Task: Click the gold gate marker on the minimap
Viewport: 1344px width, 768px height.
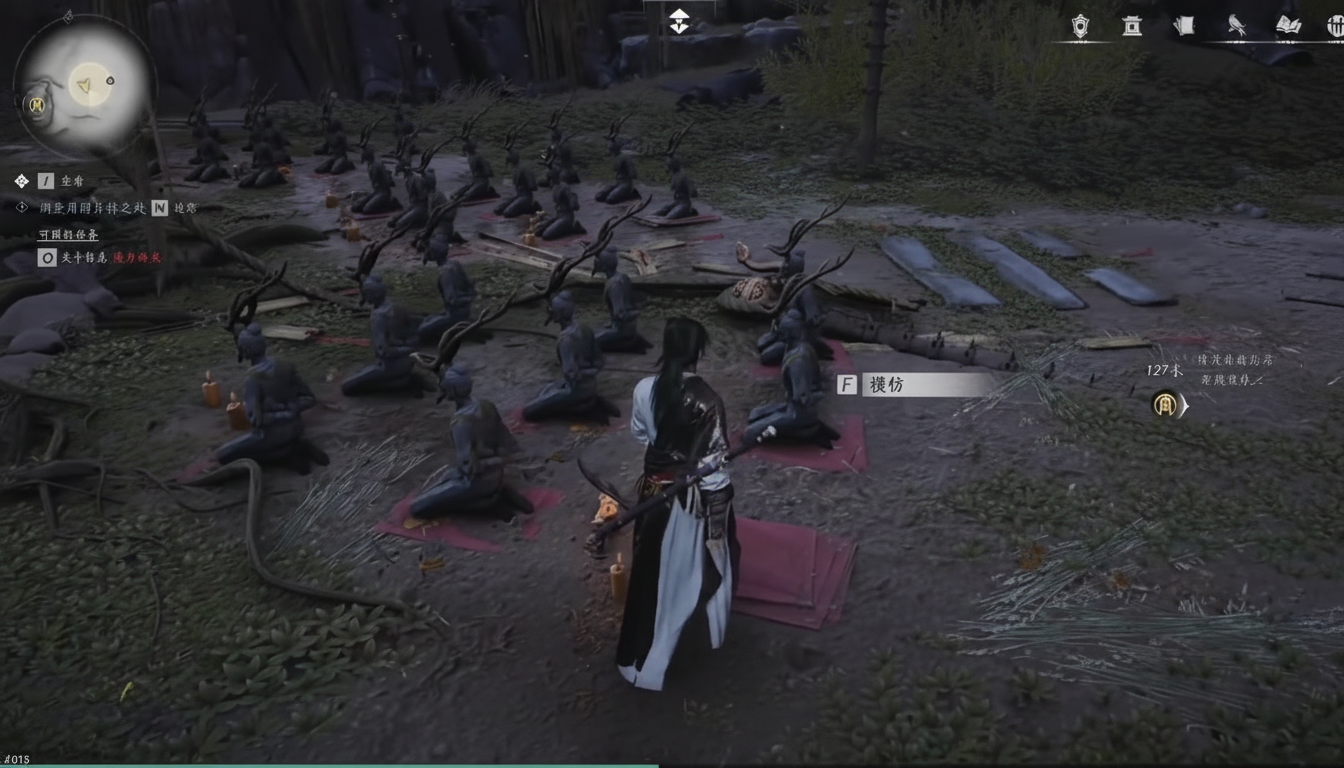Action: pos(37,104)
